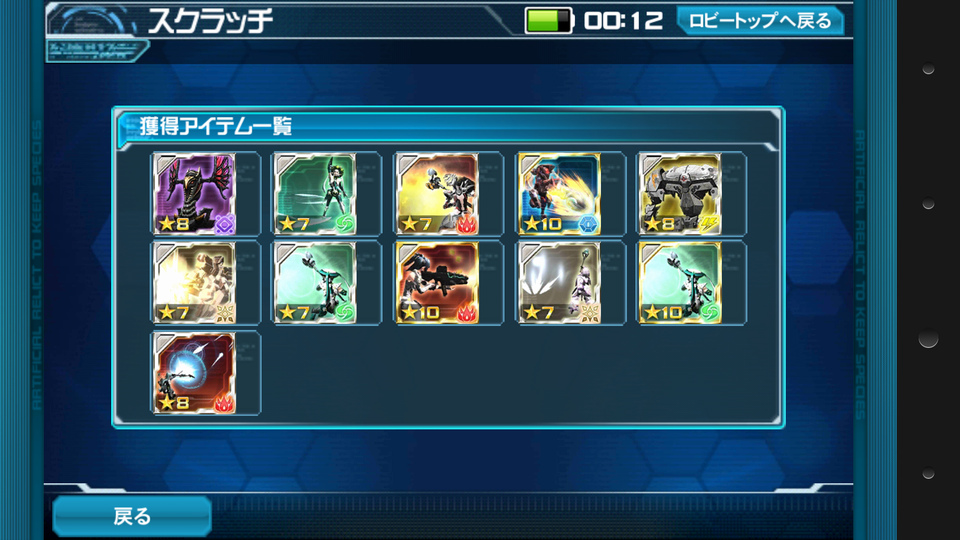This screenshot has height=540, width=960.
Task: View the dark green ★7 standing female fighter card
Action: pyautogui.click(x=315, y=194)
